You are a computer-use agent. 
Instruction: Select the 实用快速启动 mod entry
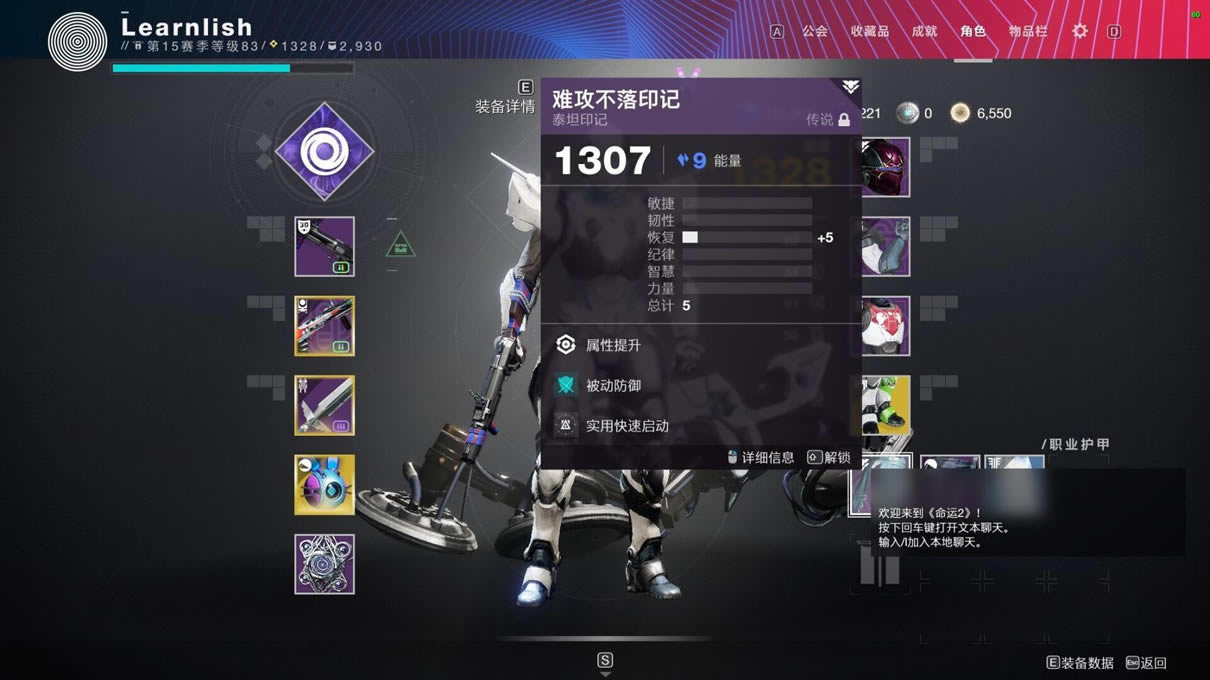coord(626,426)
